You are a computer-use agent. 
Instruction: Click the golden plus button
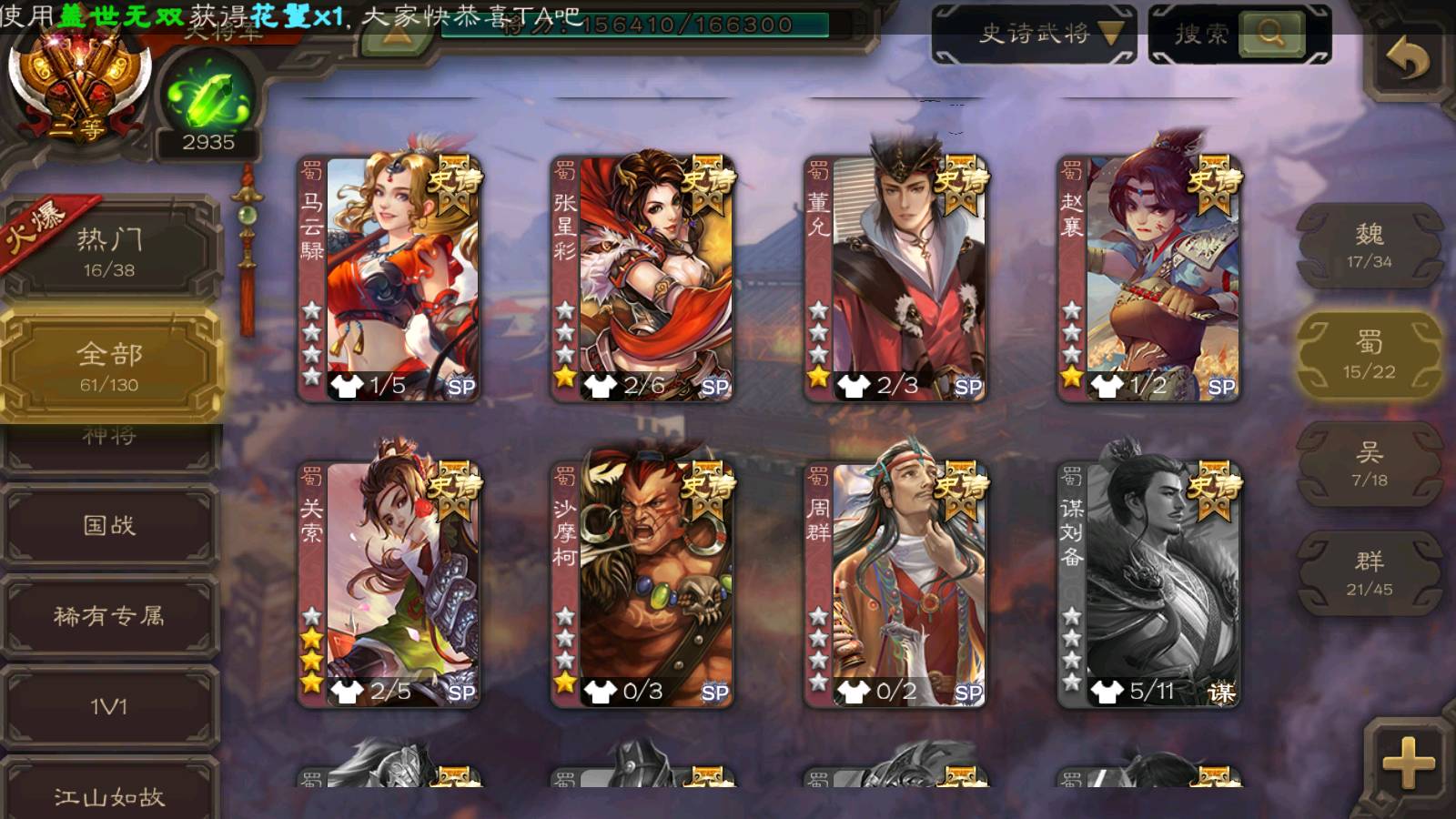[x=1407, y=763]
